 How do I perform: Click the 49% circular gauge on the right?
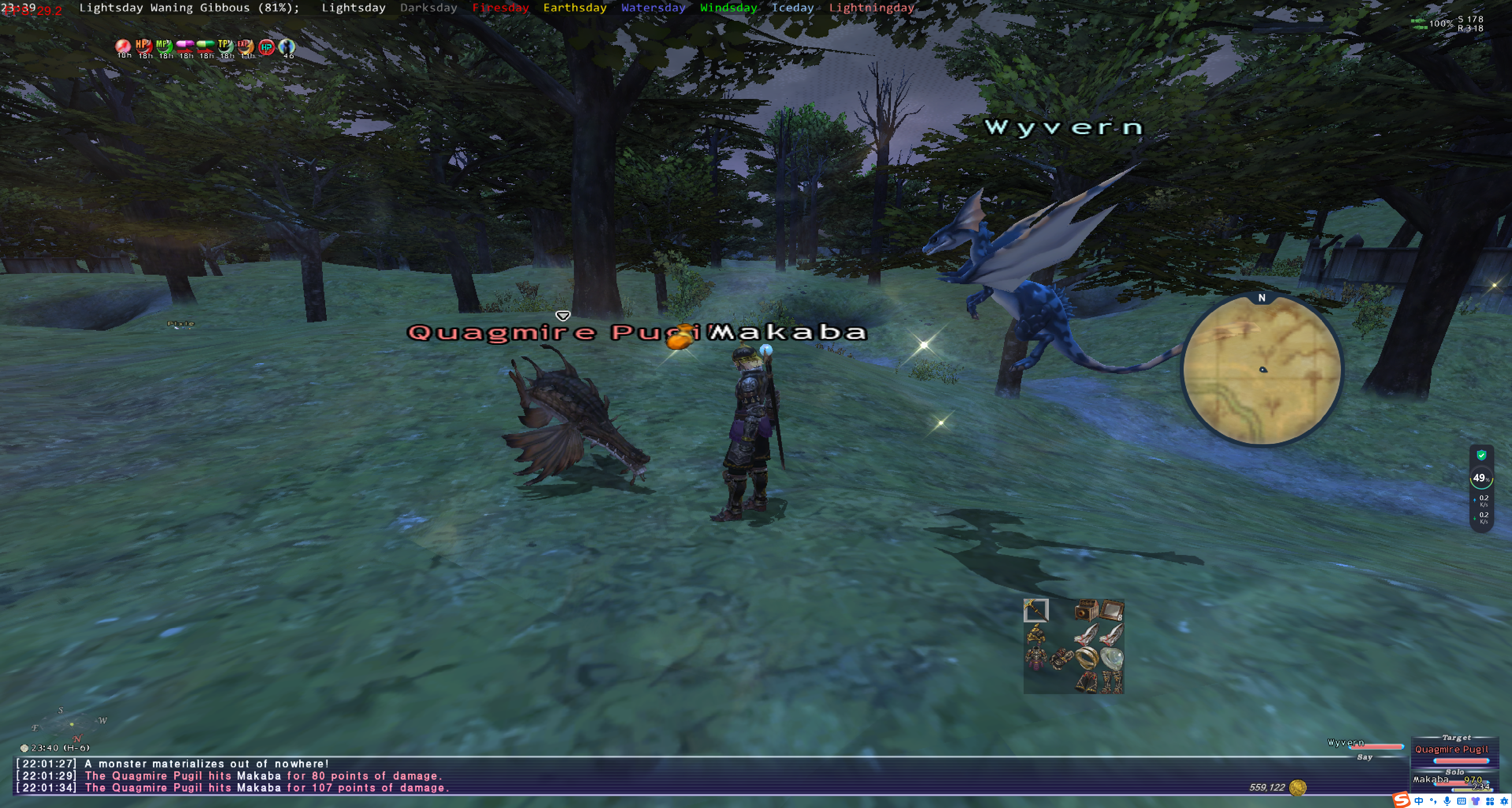pyautogui.click(x=1483, y=478)
